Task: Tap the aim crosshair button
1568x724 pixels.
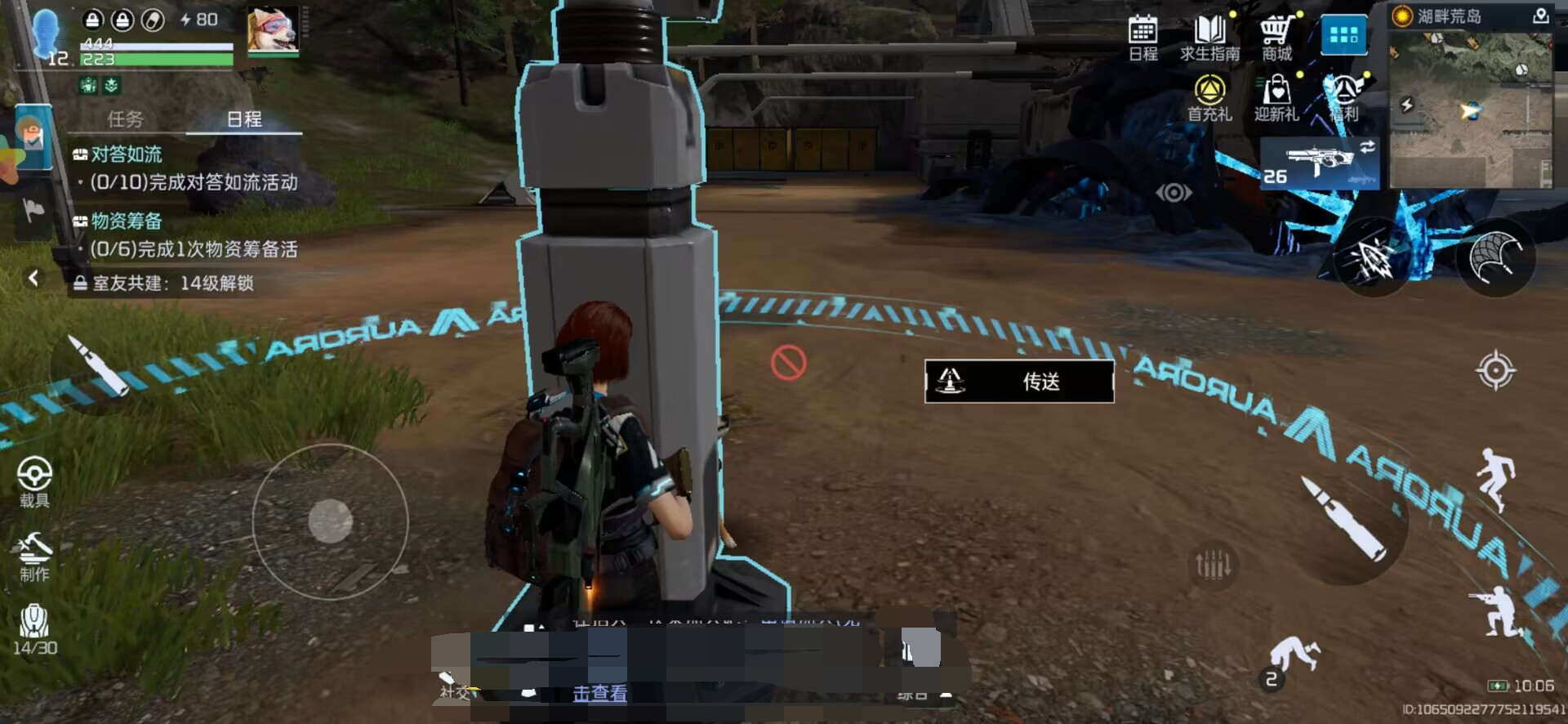Action: click(1495, 371)
